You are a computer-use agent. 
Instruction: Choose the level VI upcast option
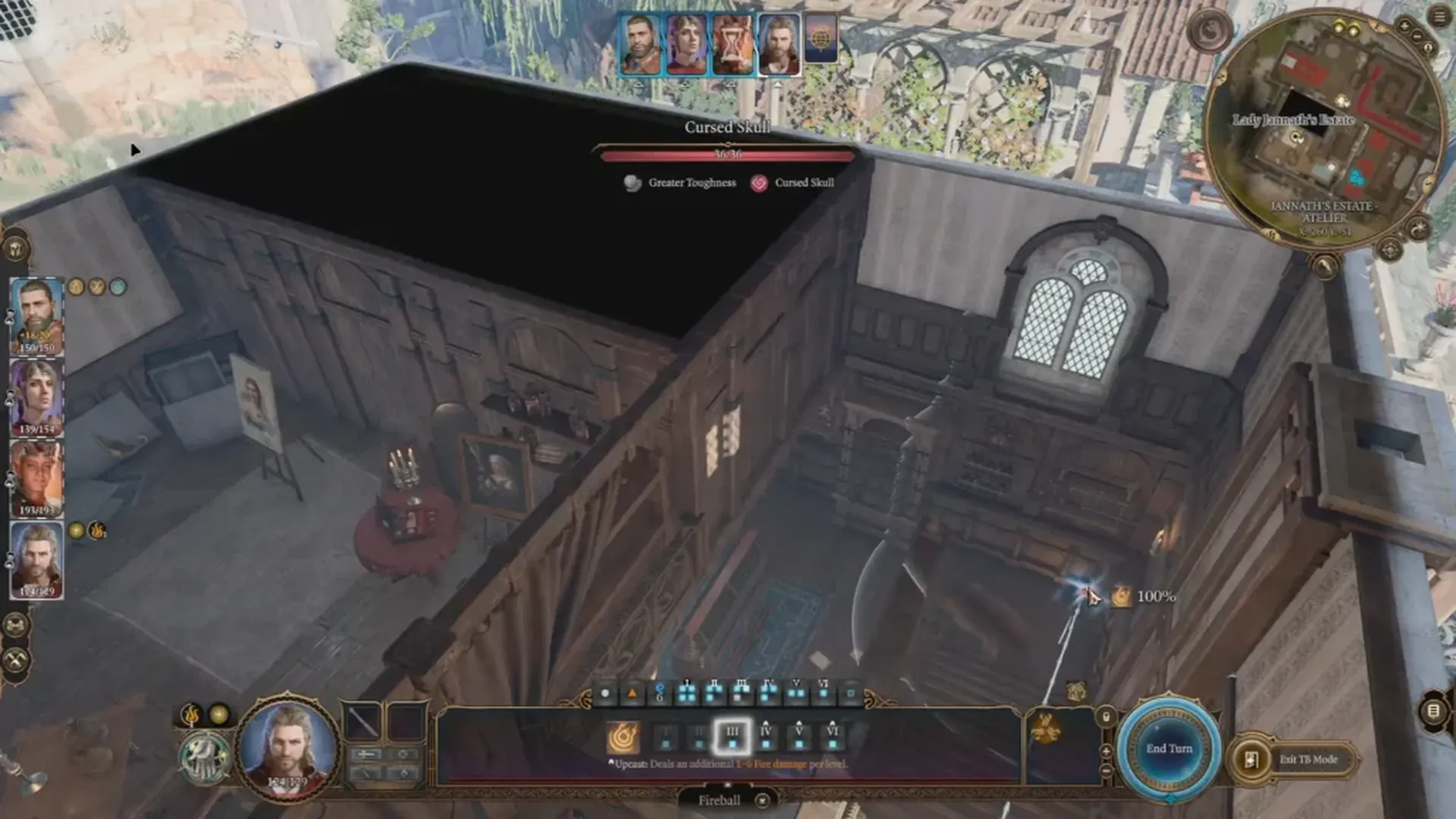[832, 733]
